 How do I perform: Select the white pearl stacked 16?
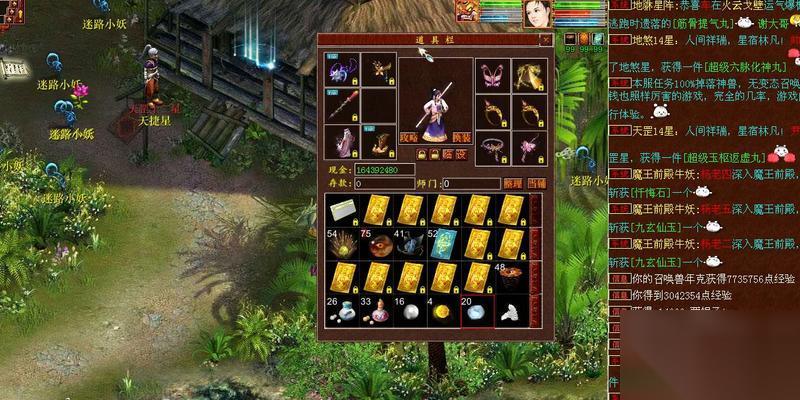point(409,312)
